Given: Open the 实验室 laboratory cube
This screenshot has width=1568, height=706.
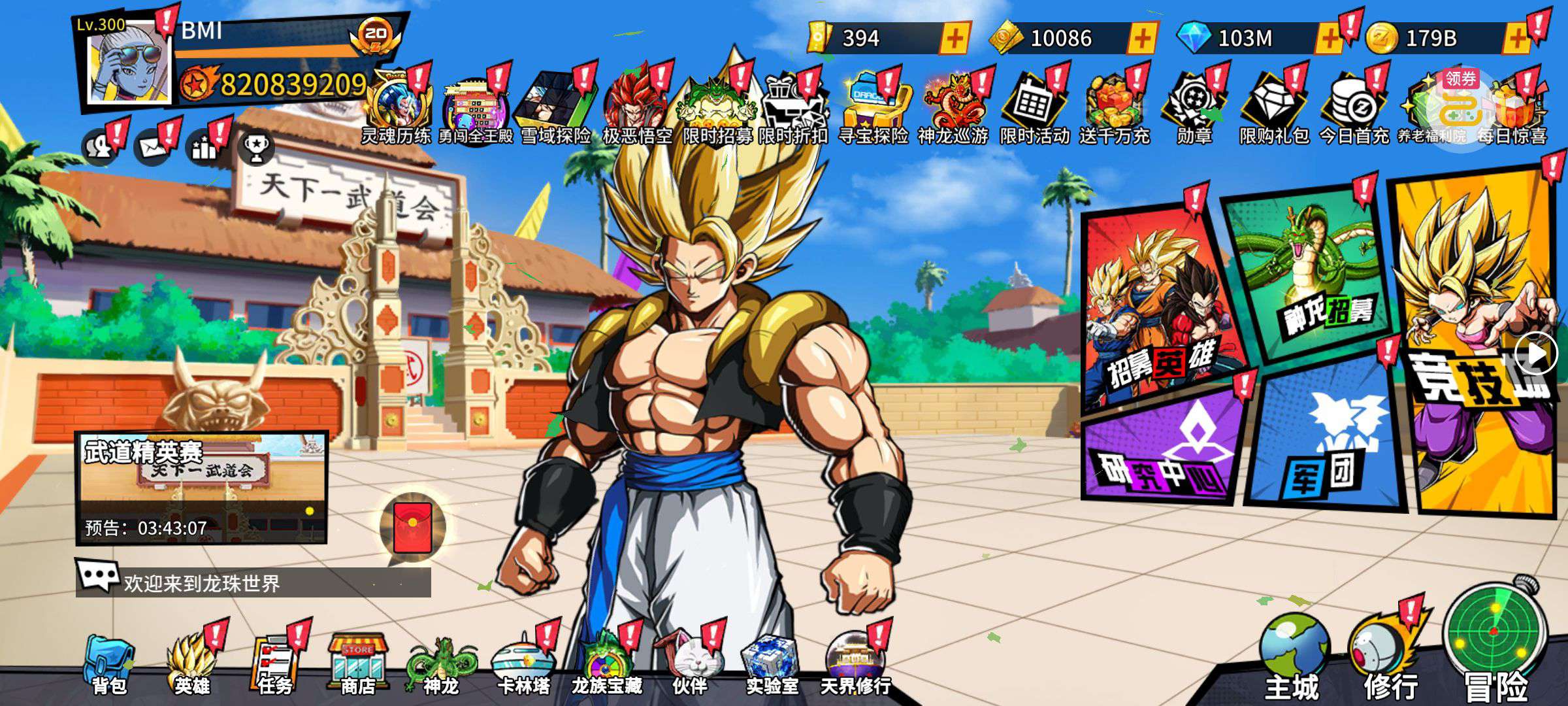Looking at the screenshot, I should (771, 664).
